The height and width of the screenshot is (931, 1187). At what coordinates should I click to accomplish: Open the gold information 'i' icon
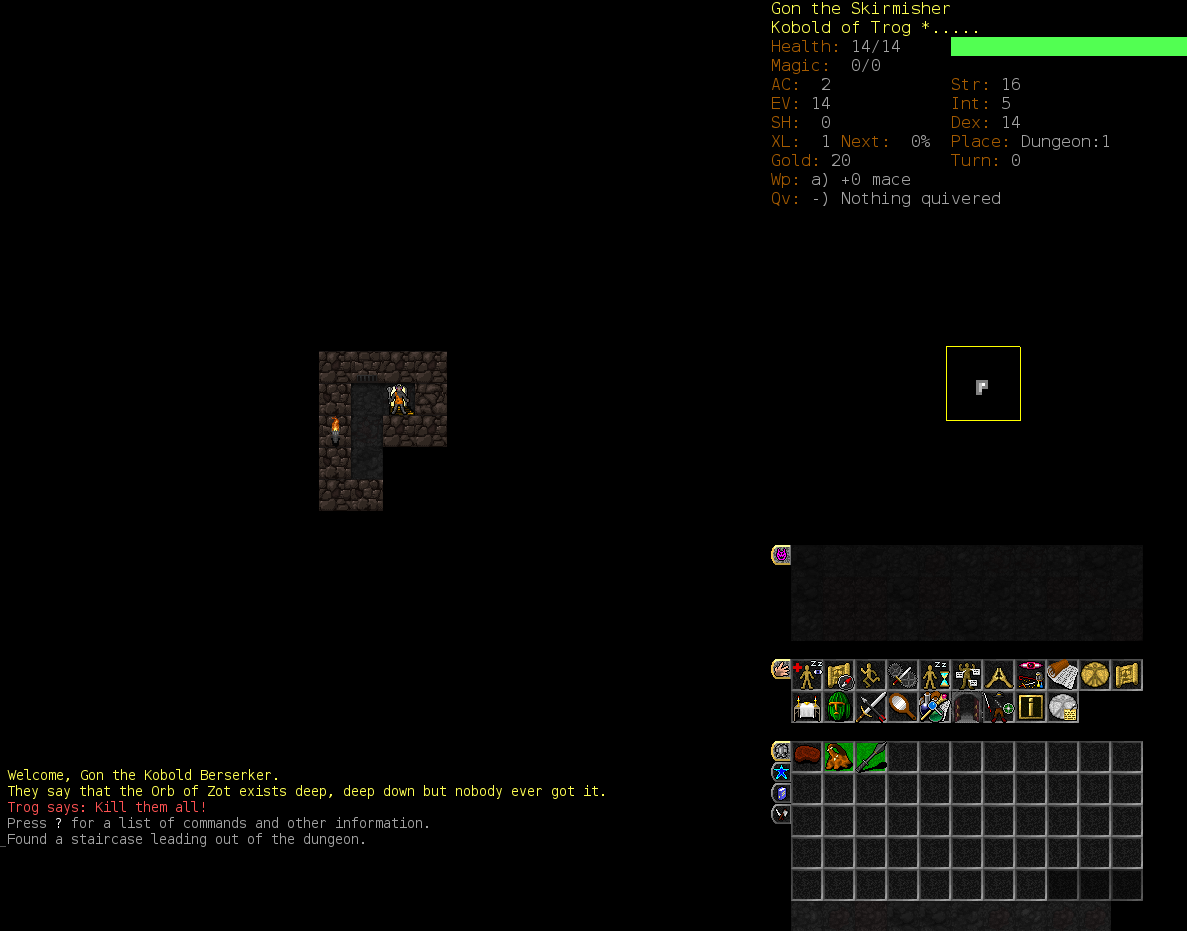point(1031,708)
